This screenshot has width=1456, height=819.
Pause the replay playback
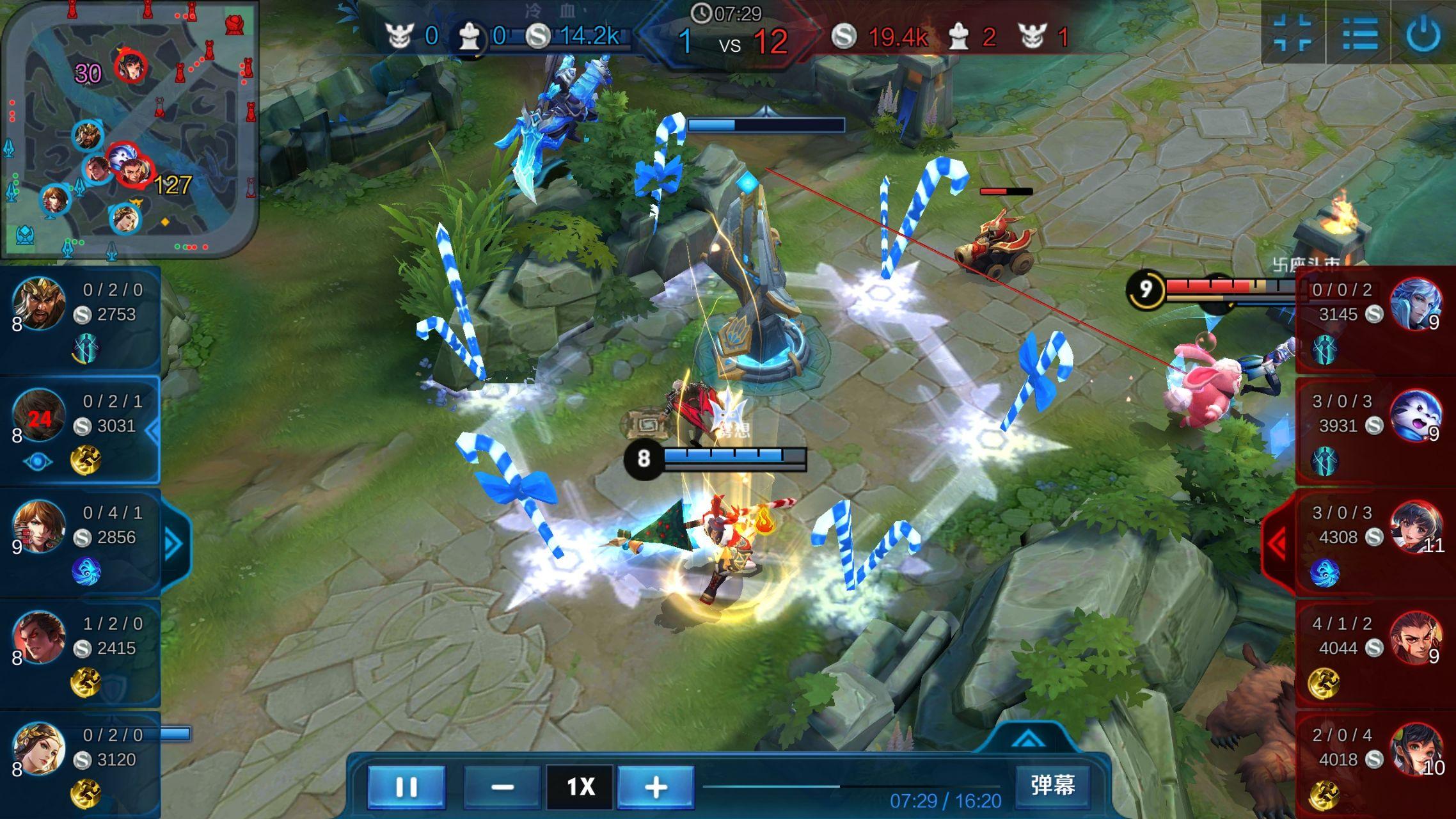point(406,786)
